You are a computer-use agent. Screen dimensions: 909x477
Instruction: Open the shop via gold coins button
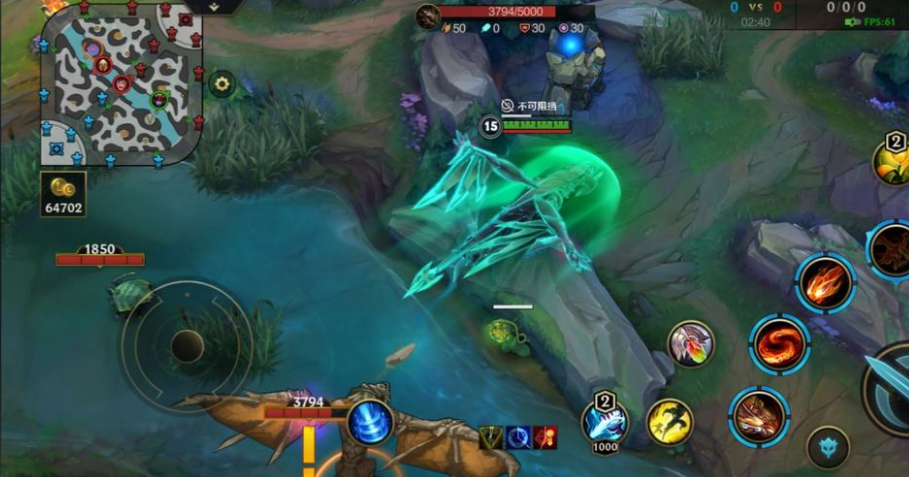click(63, 194)
